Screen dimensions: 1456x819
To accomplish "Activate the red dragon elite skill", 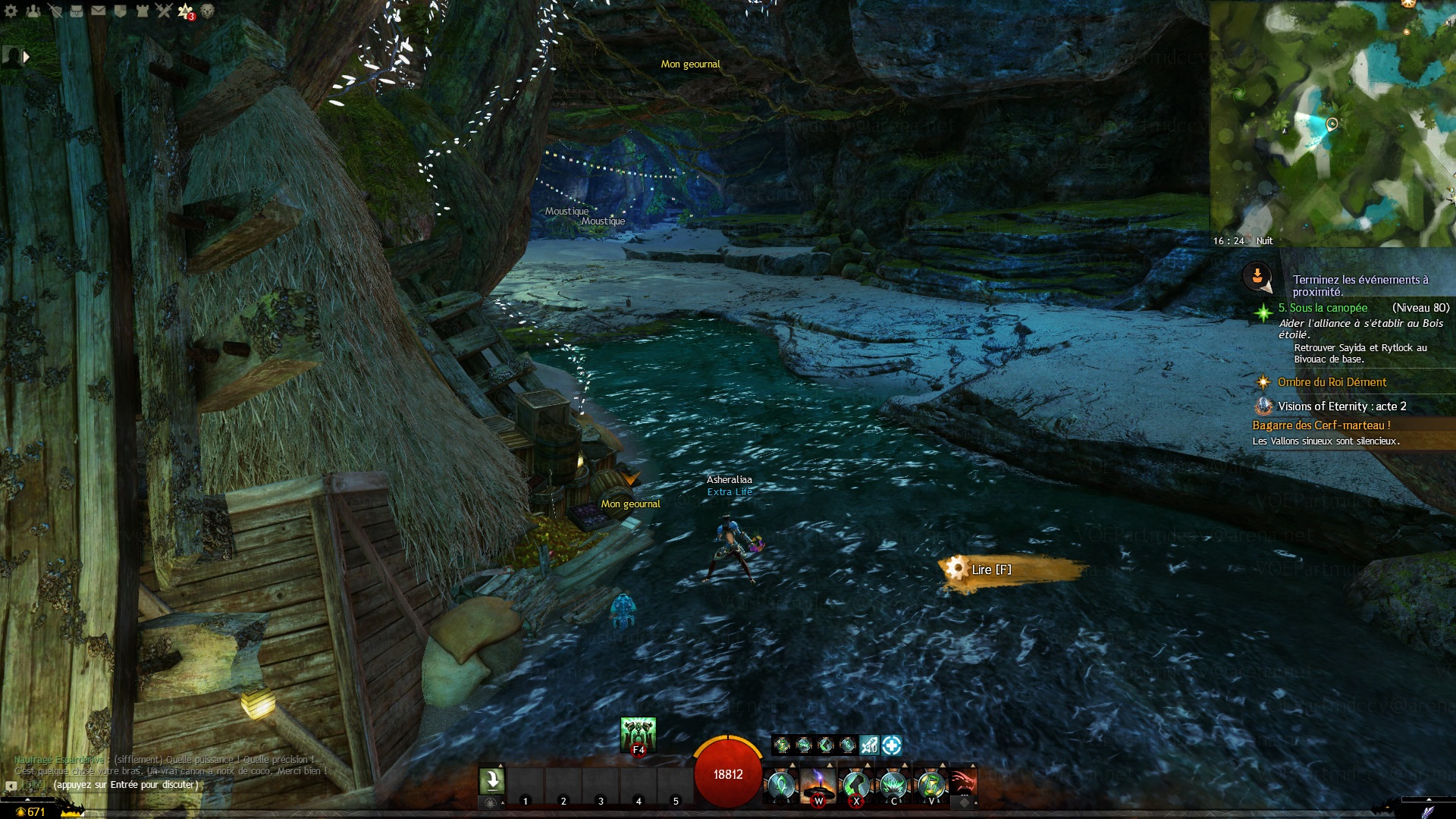I will point(962,783).
